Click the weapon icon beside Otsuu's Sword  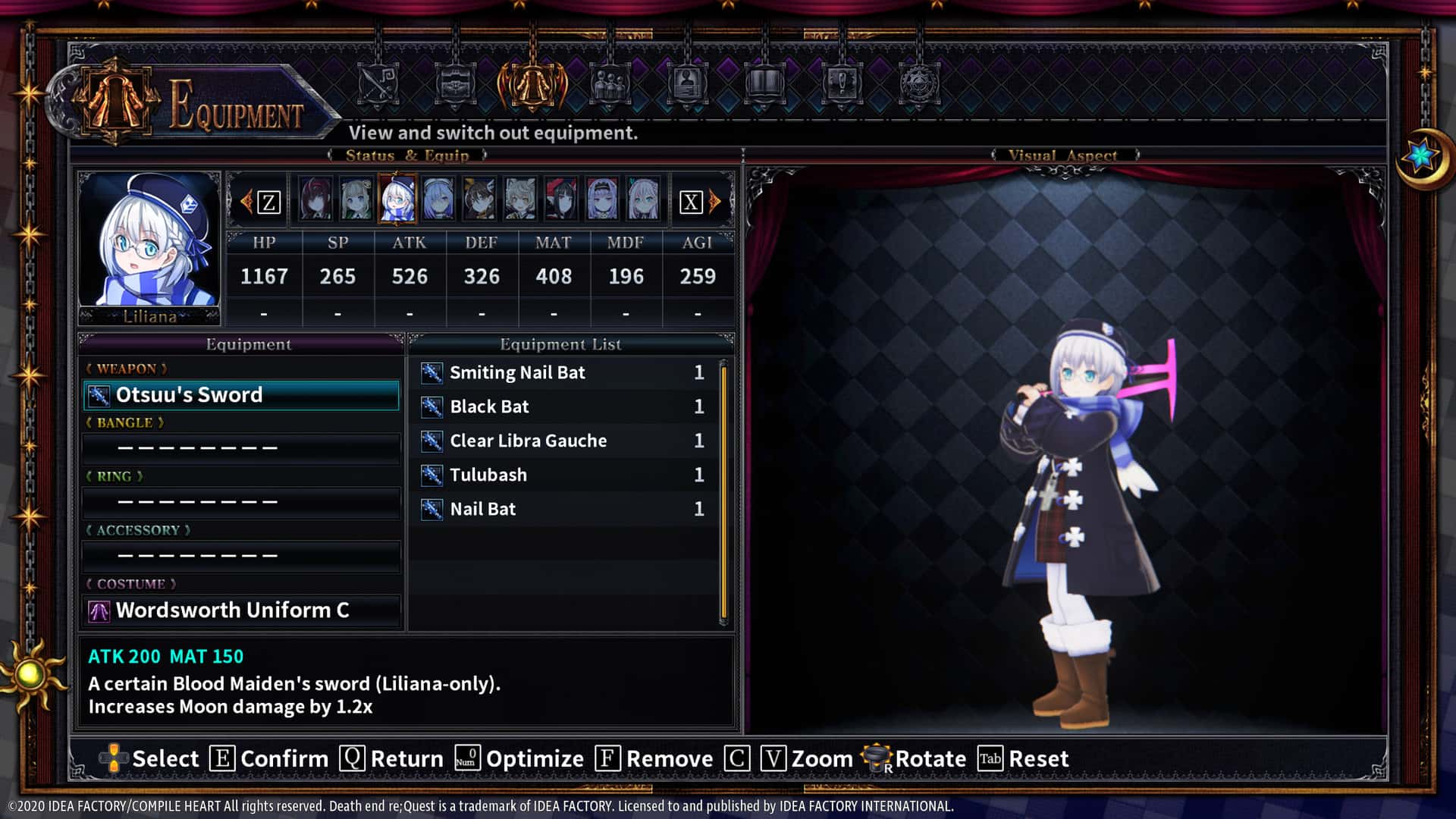(x=99, y=394)
